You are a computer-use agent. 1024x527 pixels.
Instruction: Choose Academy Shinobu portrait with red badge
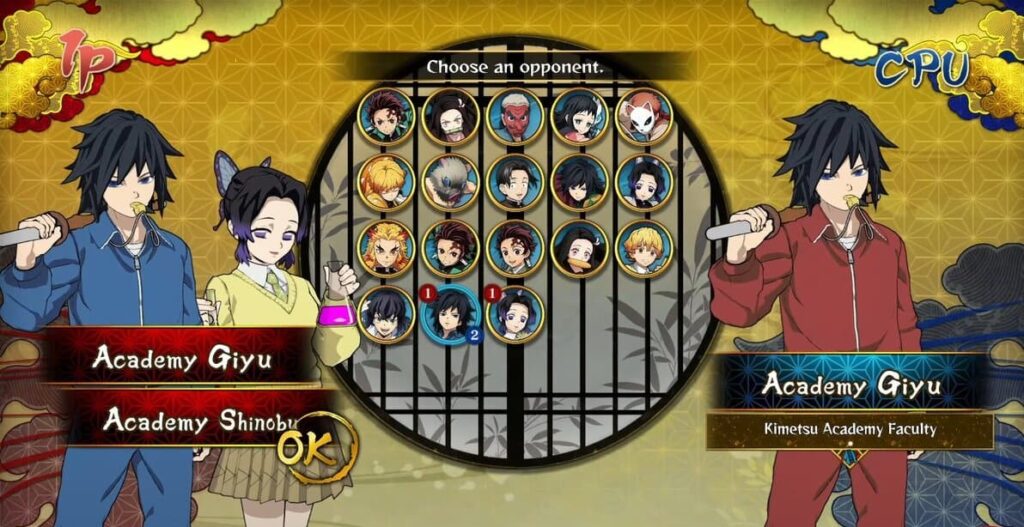(515, 314)
